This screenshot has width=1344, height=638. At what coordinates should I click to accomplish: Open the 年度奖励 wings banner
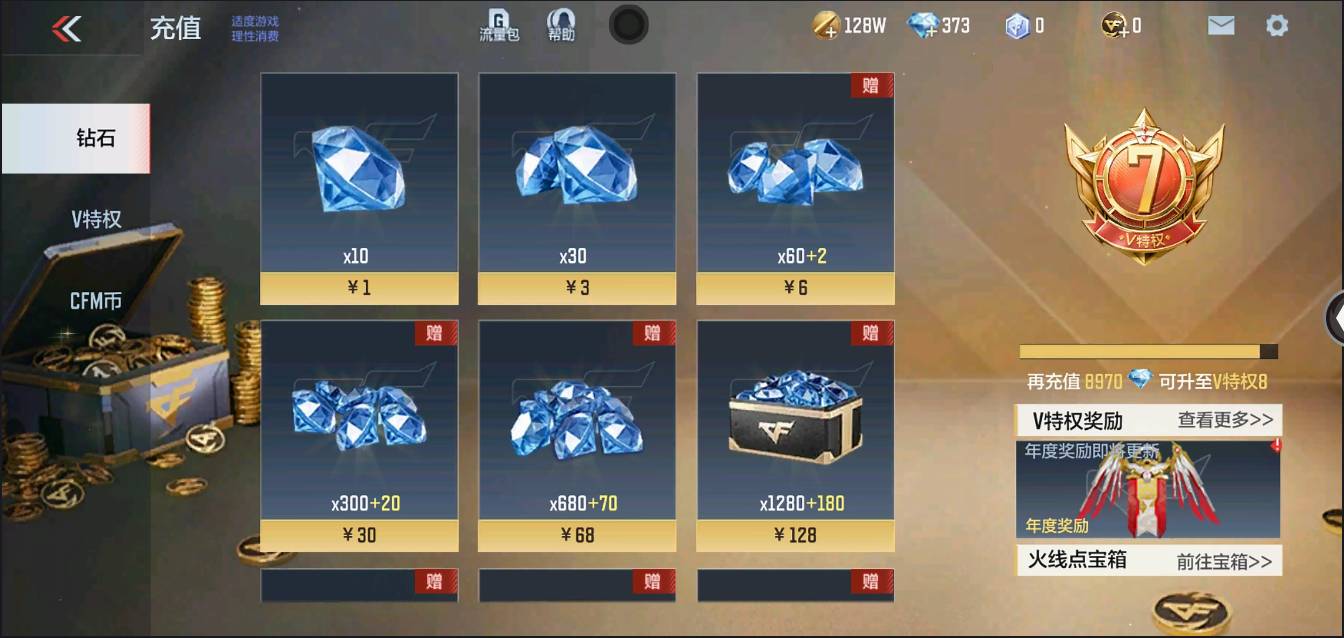(1148, 490)
